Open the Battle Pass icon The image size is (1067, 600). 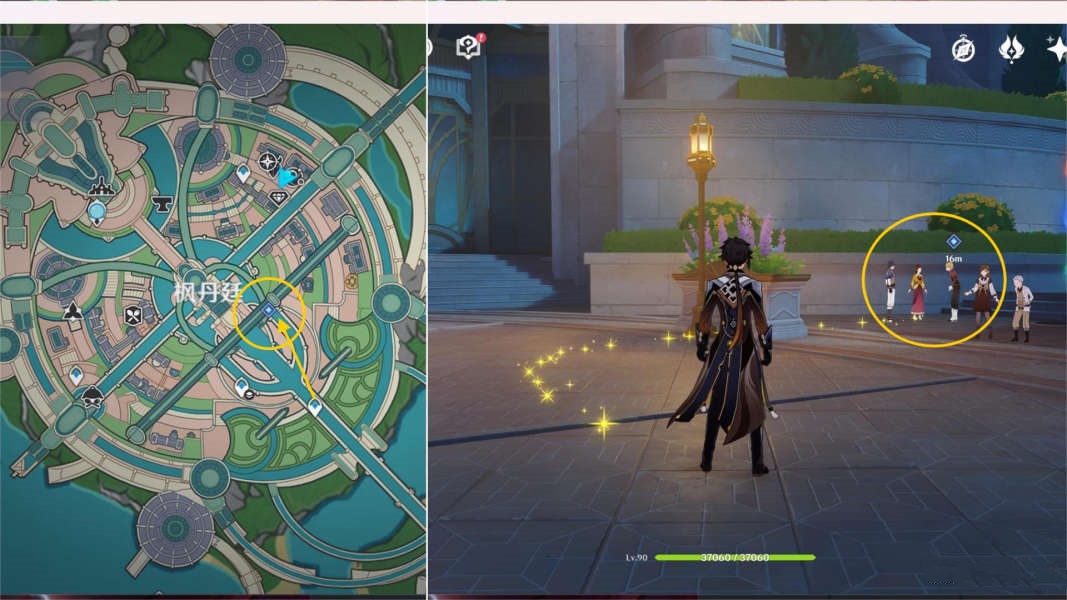tap(1010, 49)
